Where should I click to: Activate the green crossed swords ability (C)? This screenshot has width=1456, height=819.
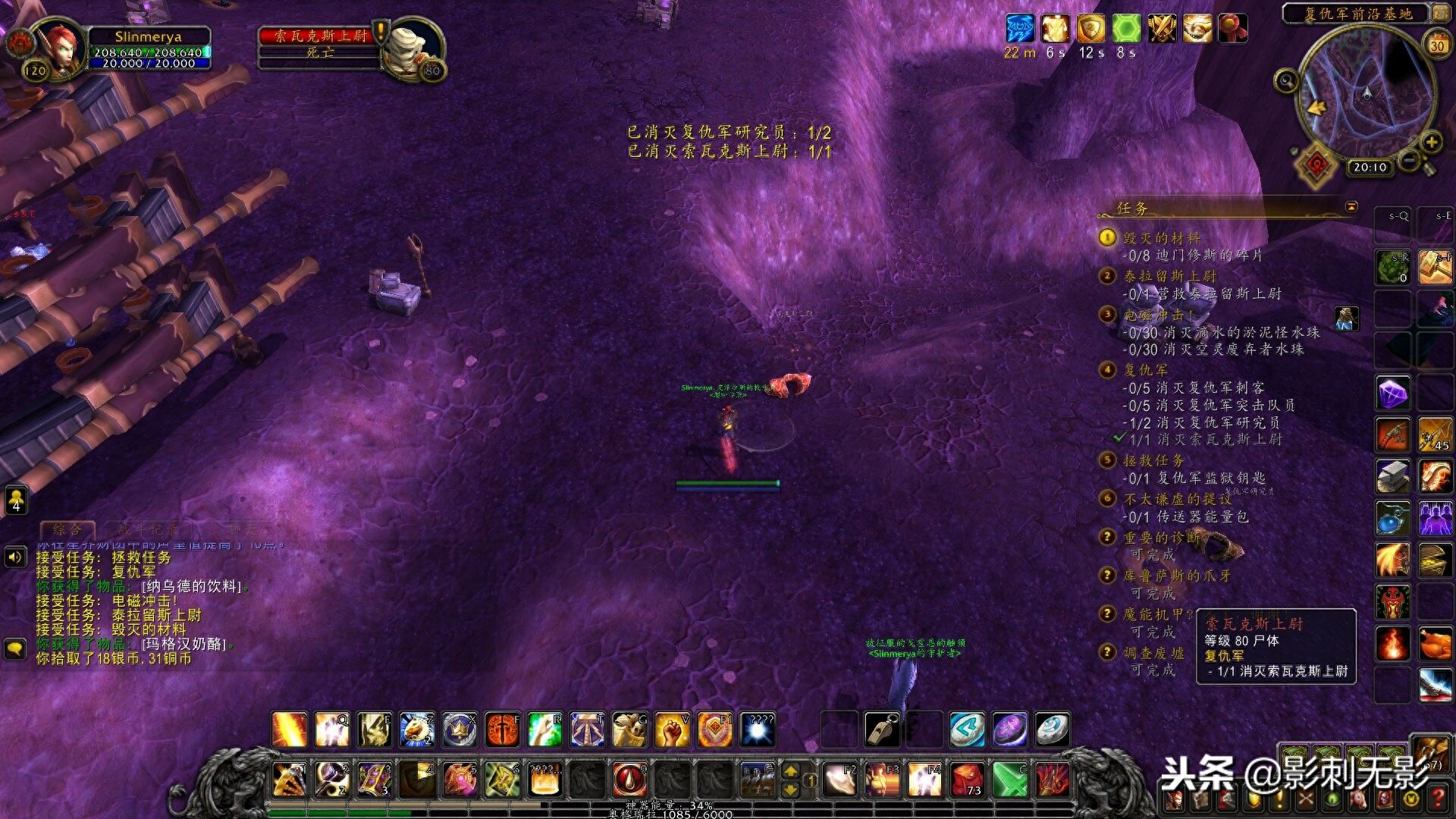1010,780
